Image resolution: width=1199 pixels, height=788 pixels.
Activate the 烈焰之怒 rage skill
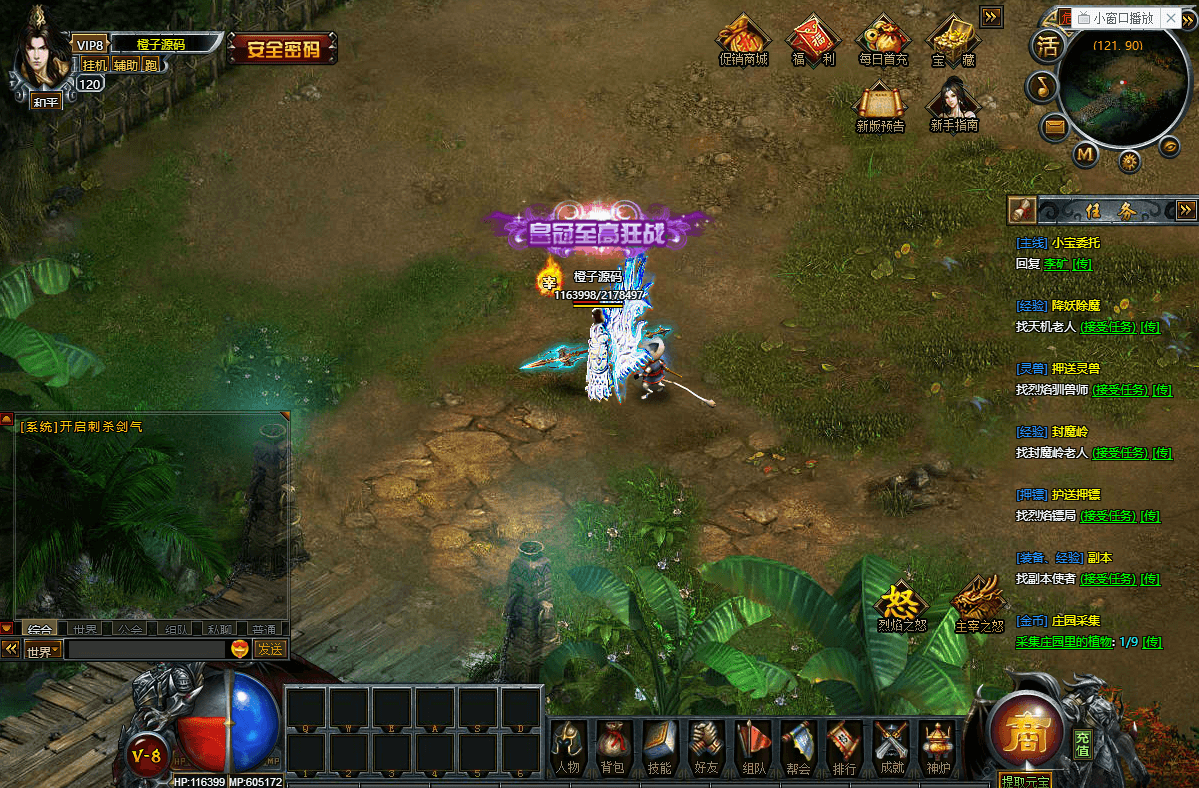(901, 604)
